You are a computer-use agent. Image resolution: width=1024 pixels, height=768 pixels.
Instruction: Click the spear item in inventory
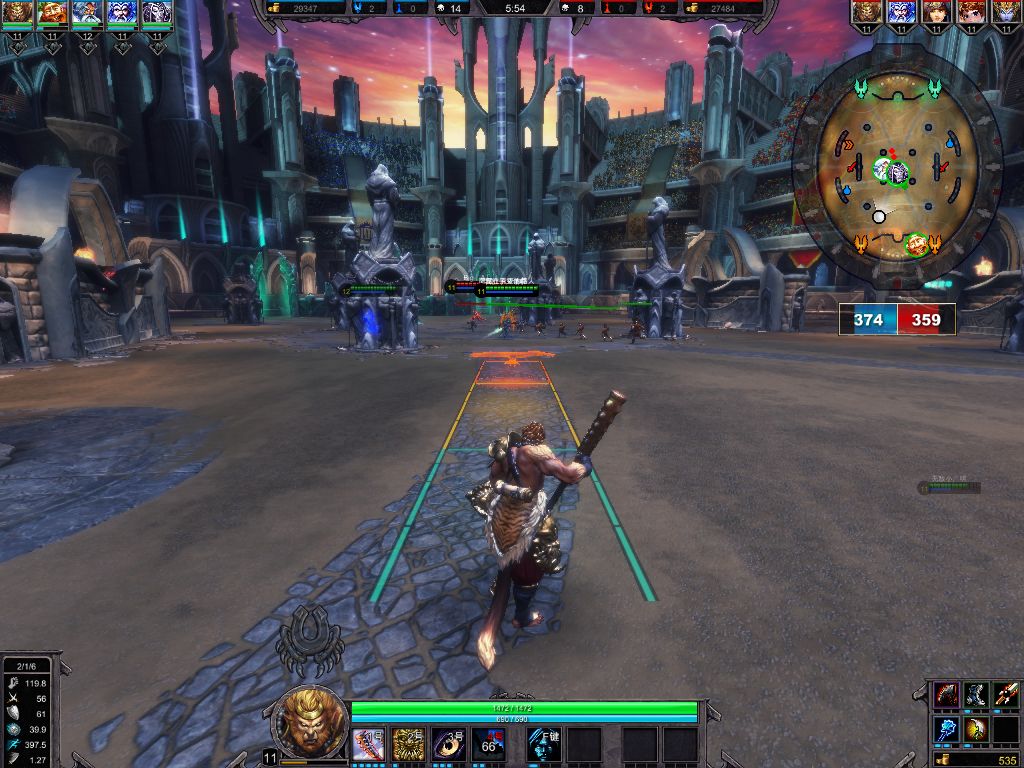(1006, 695)
